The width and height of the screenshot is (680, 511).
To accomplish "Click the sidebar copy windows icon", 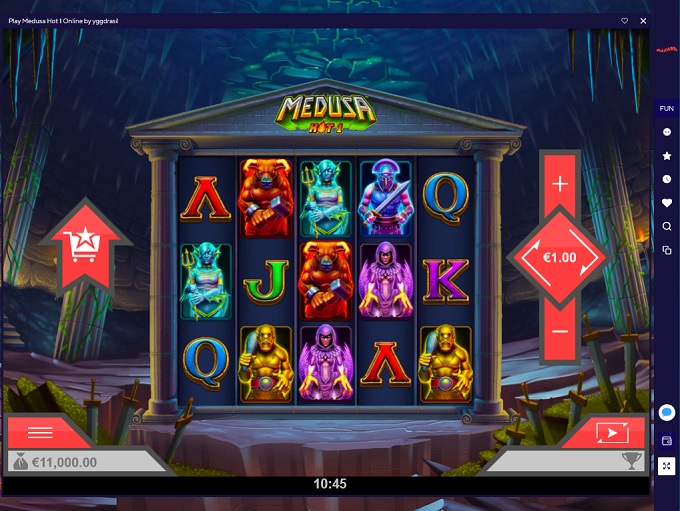I will pyautogui.click(x=667, y=250).
